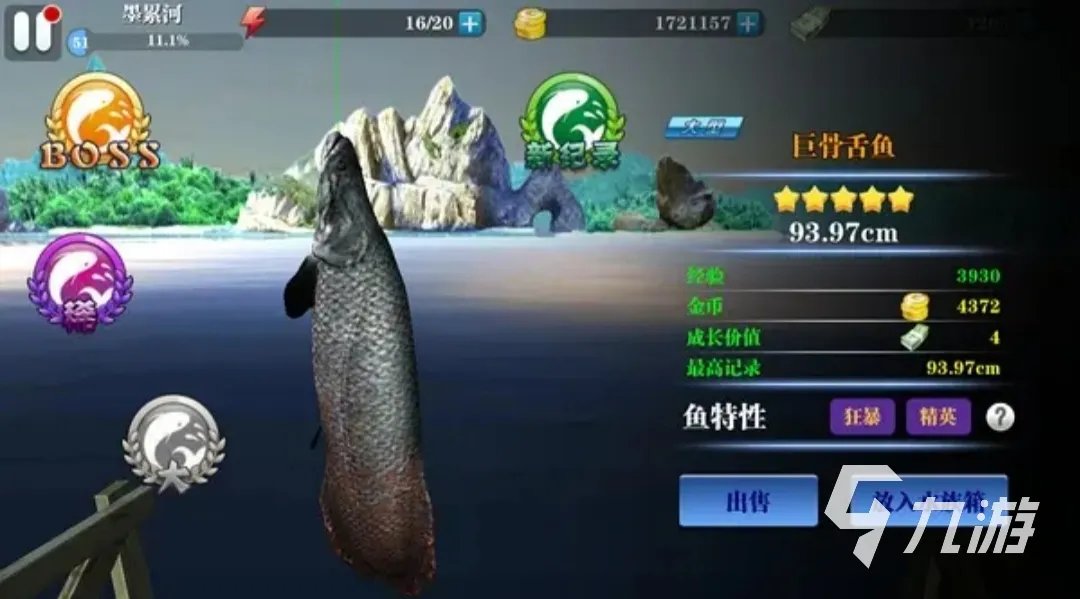This screenshot has width=1080, height=599.
Task: Put the fish into the aquarium
Action: [912, 501]
